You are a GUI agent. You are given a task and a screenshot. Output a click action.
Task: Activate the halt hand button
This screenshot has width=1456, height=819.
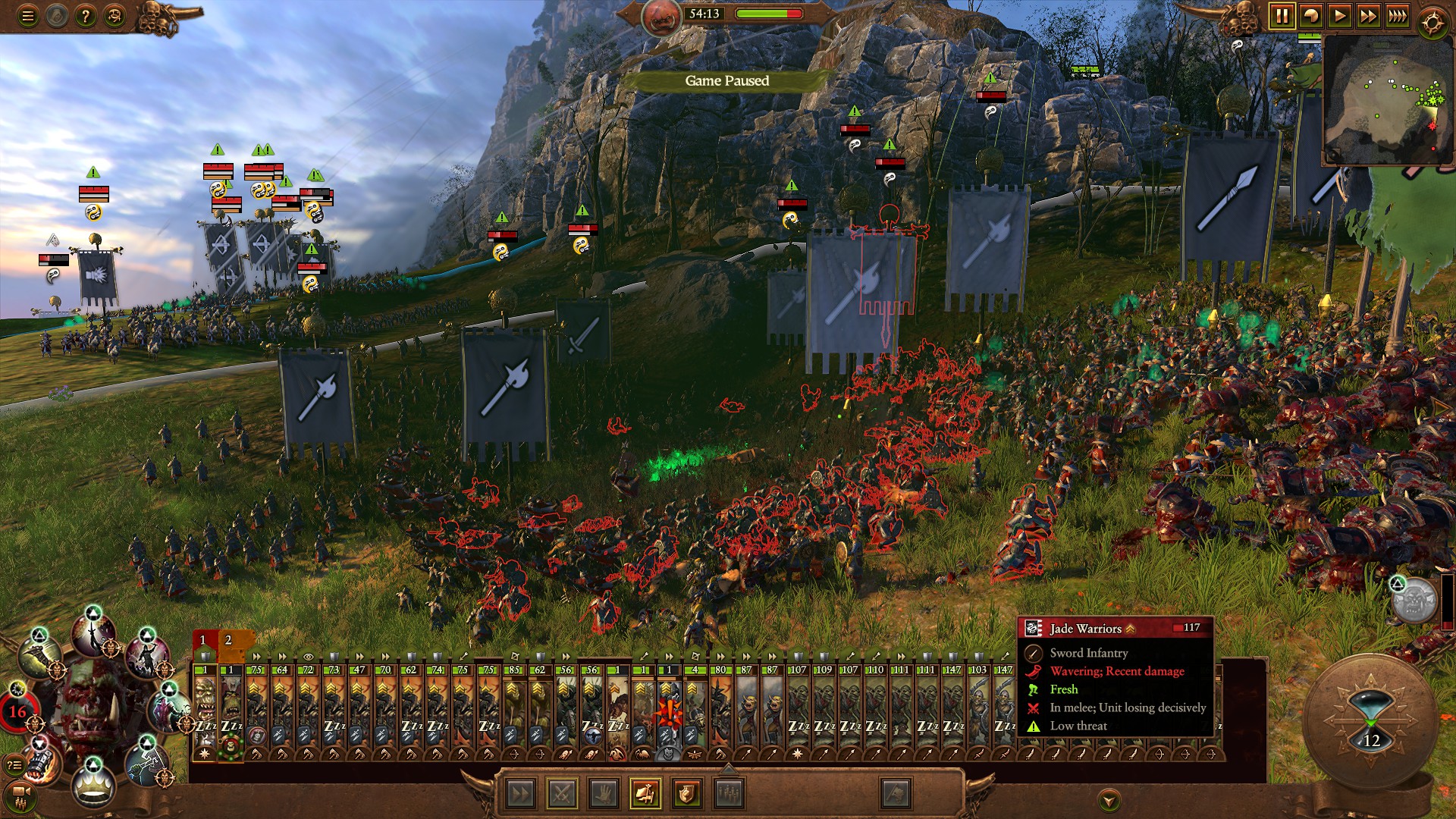(604, 794)
